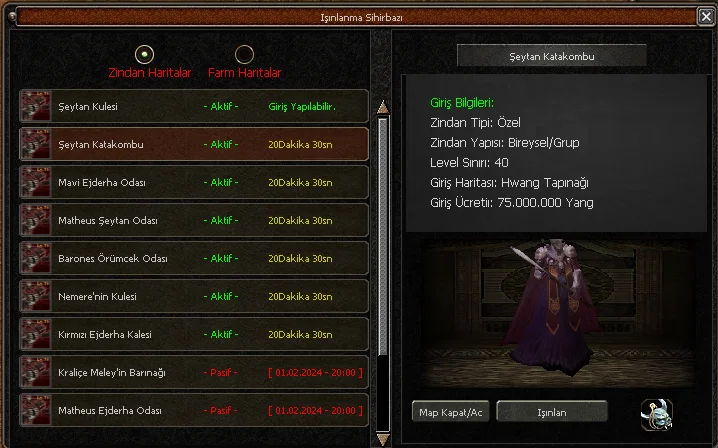Viewport: 718px width, 448px height.
Task: Select Matheus Ejderha Odası entry
Action: point(194,410)
